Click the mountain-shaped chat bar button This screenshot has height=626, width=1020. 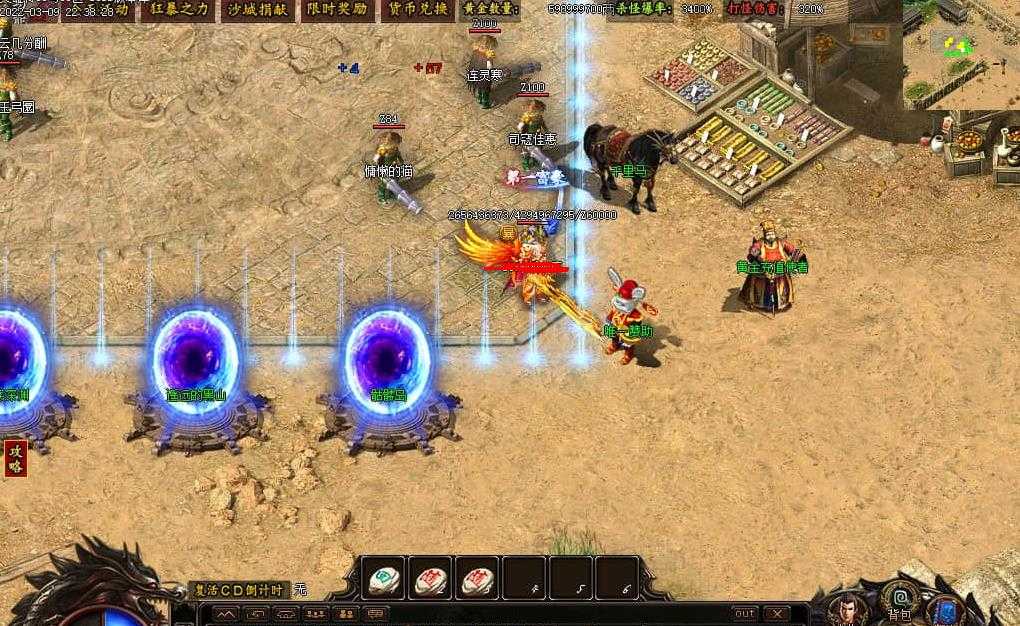(x=227, y=613)
